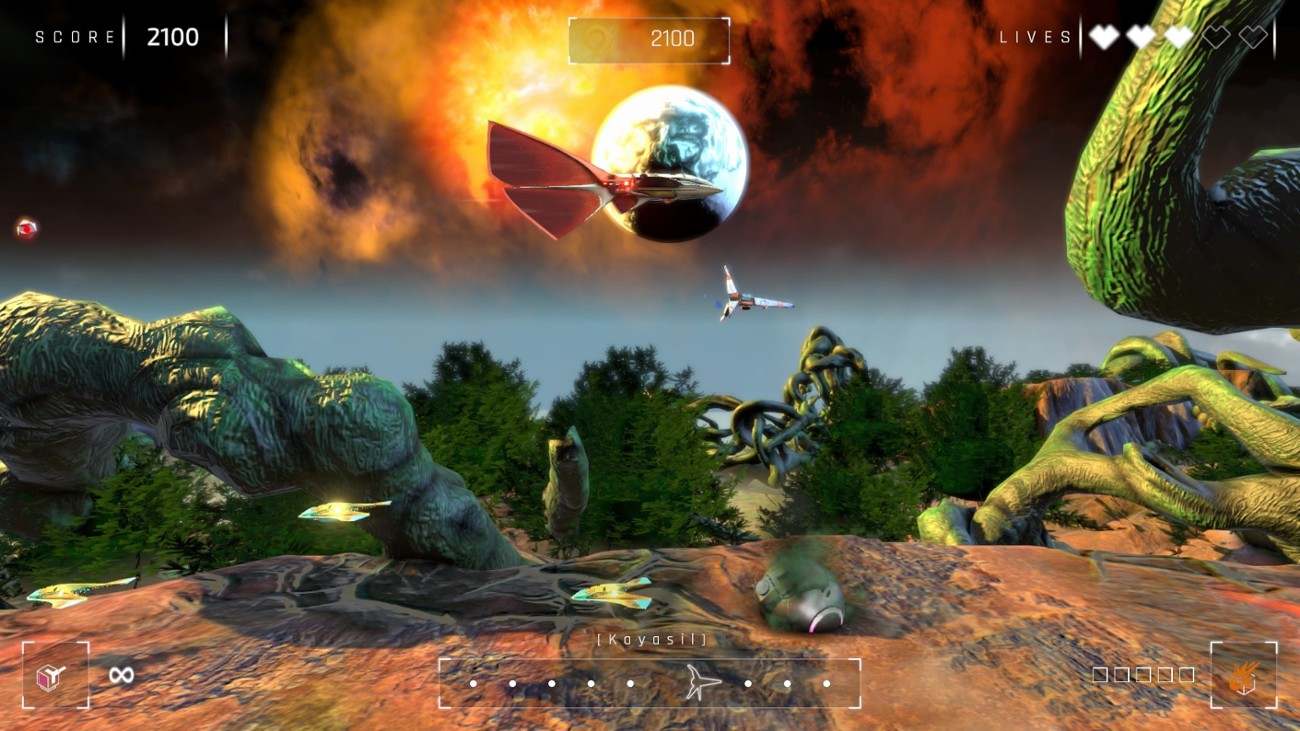This screenshot has width=1300, height=731.
Task: Click the last empty heart icon next to LIVES
Action: pos(1253,36)
